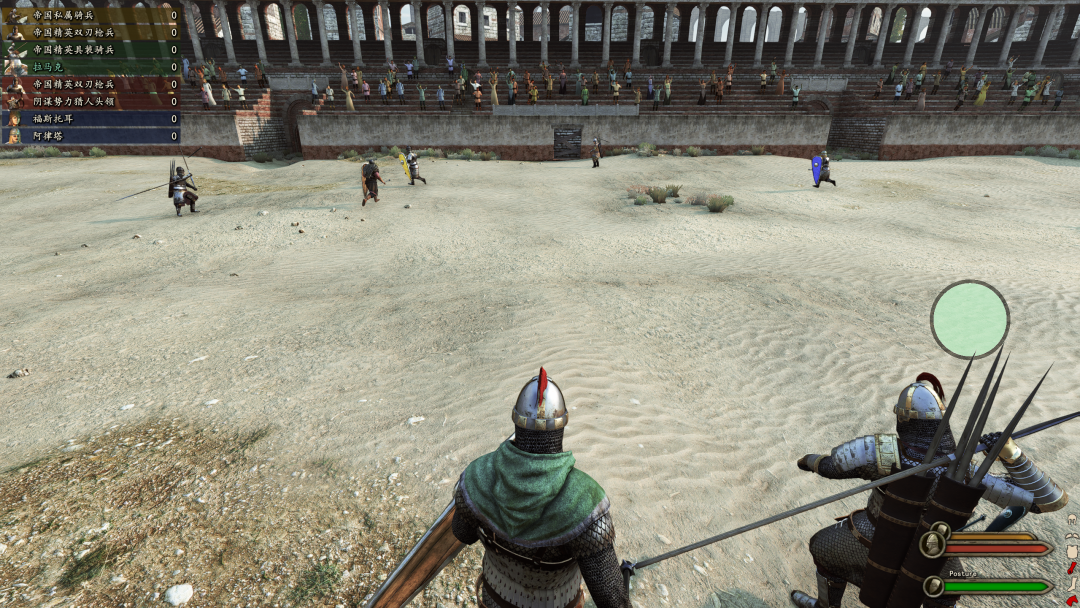Select the yellow-team 帝国精英双刃枪兵 row
This screenshot has height=608, width=1080.
[90, 32]
